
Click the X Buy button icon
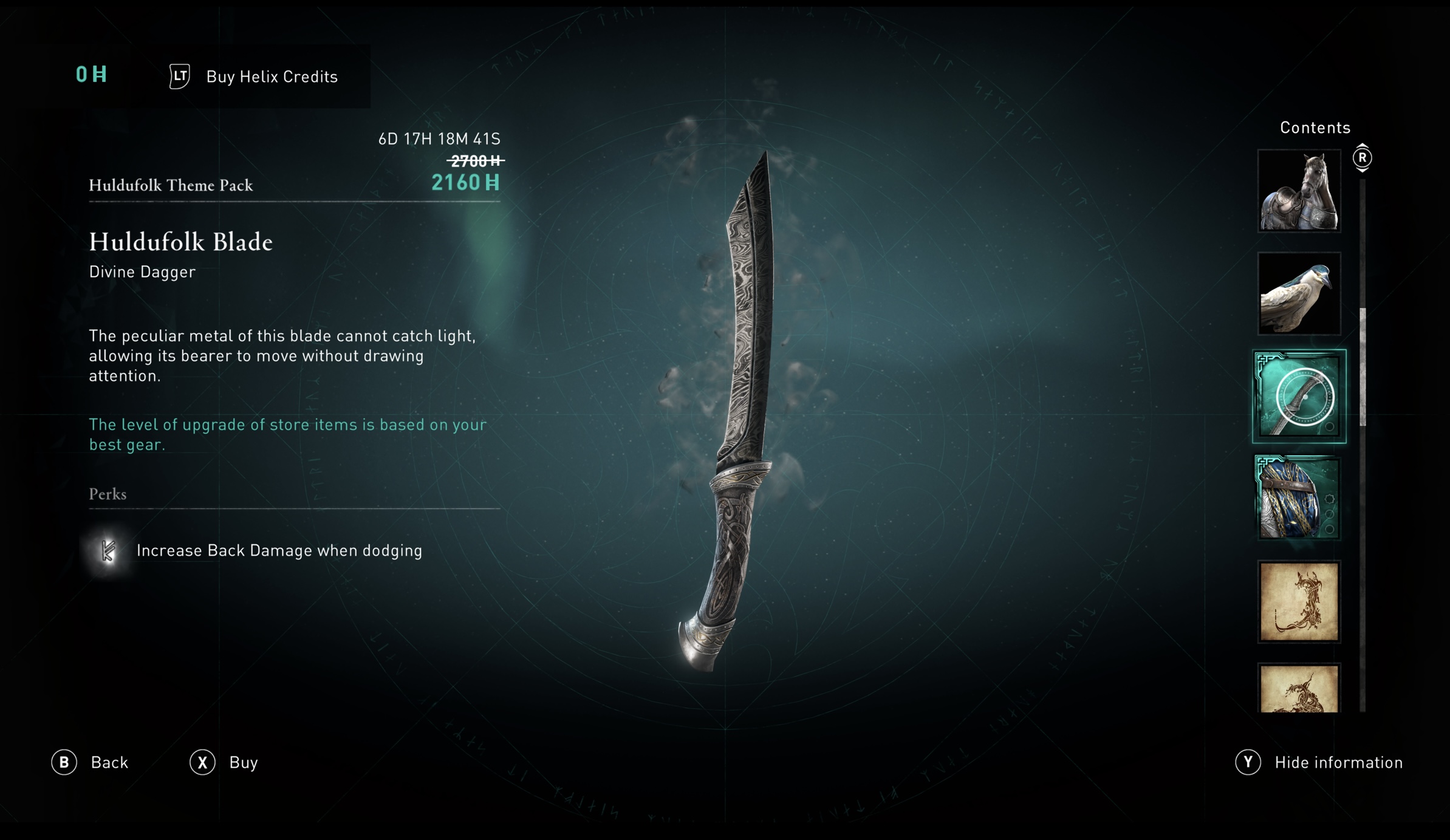(x=203, y=762)
